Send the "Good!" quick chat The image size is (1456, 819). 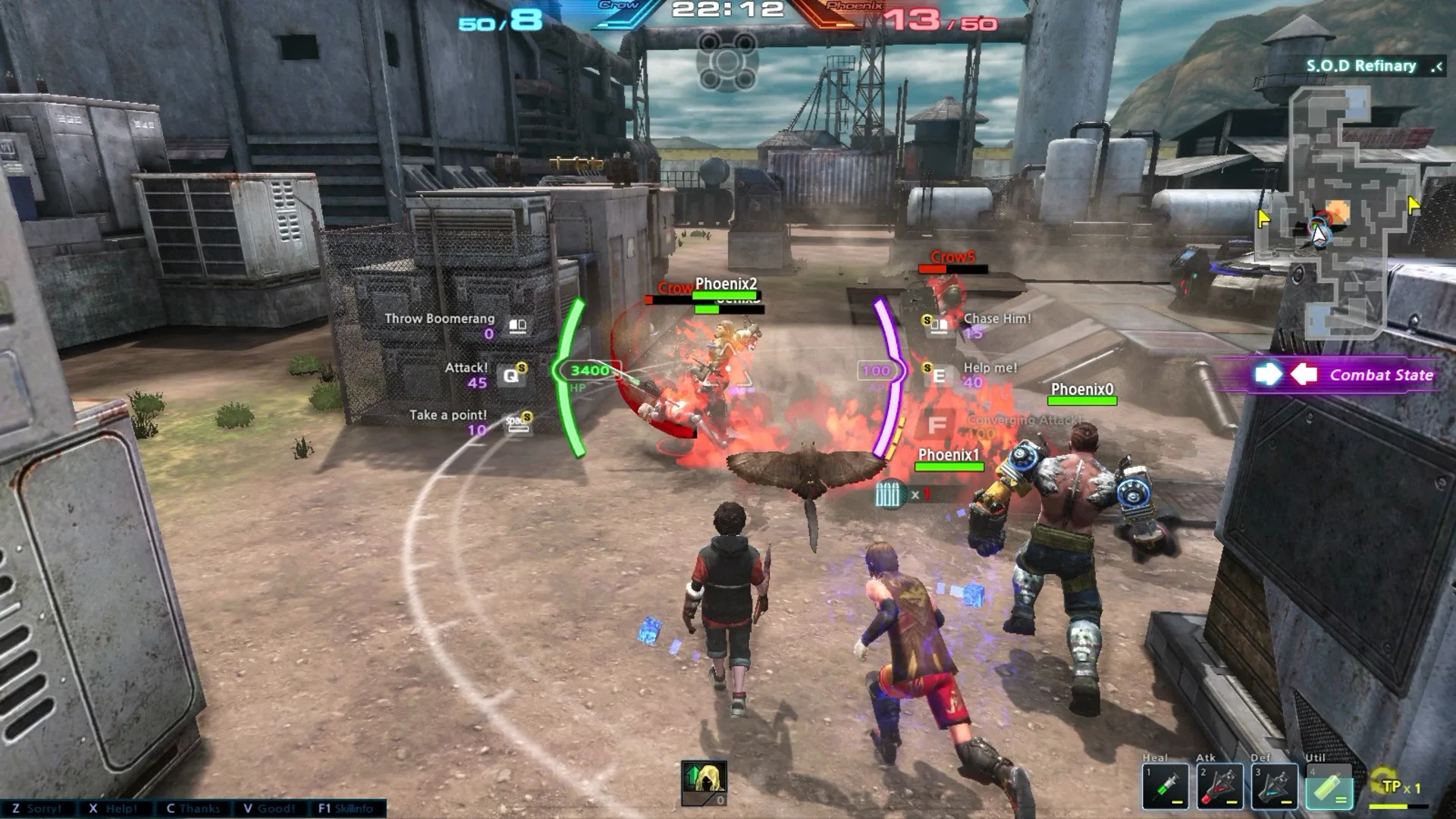pyautogui.click(x=269, y=808)
